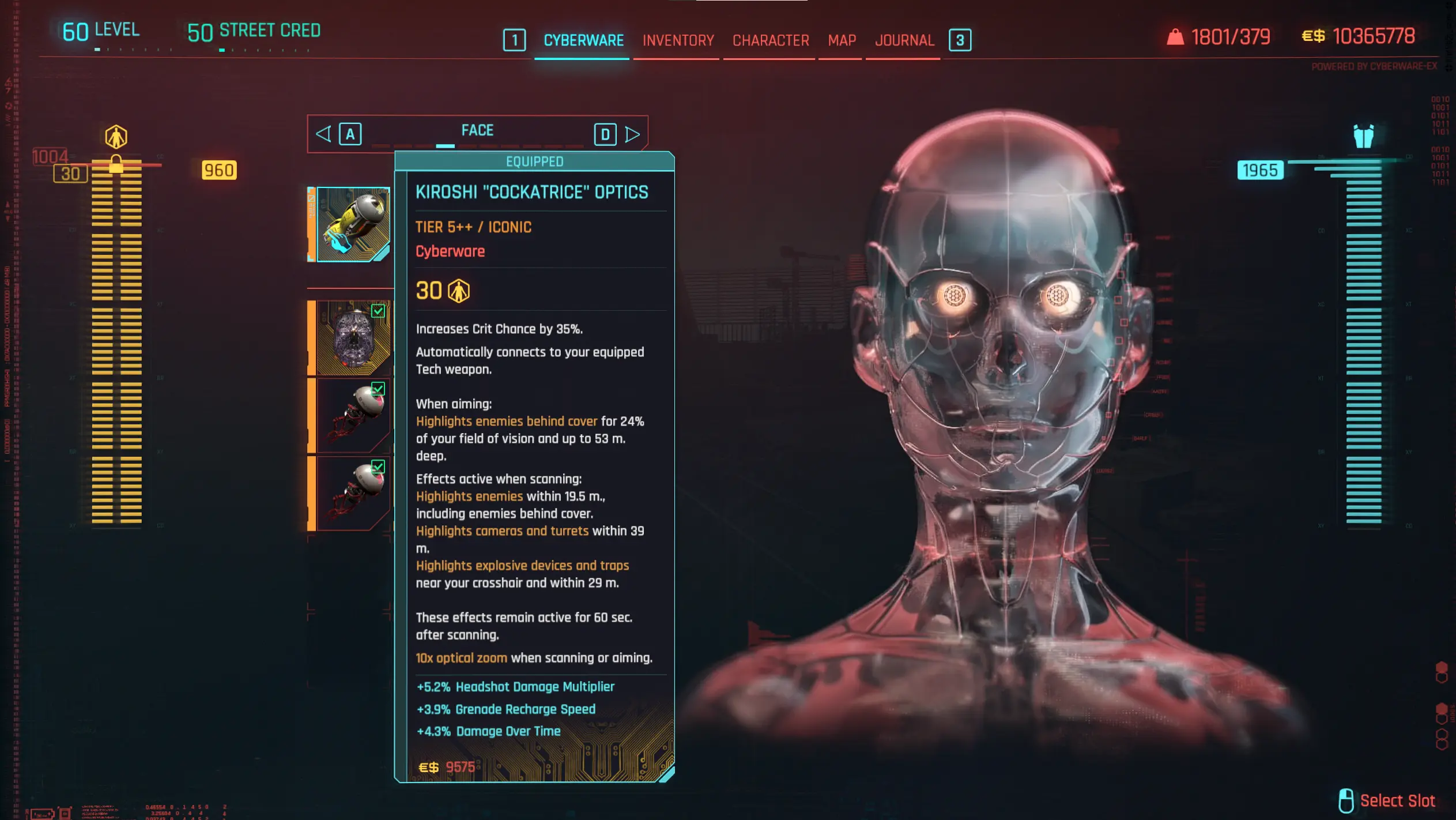Click the left arrow beside Face
1456x820 pixels.
pyautogui.click(x=323, y=134)
